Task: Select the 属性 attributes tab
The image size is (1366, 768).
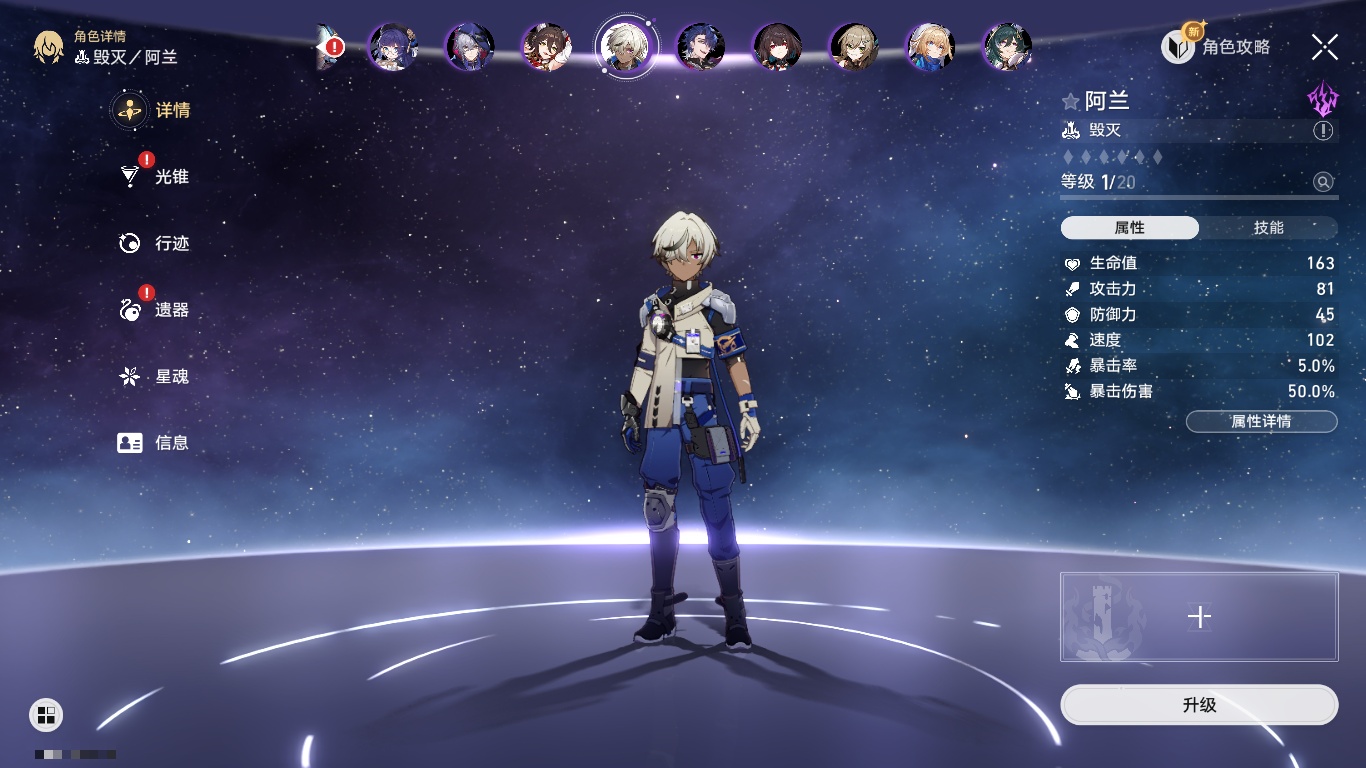Action: [x=1130, y=228]
